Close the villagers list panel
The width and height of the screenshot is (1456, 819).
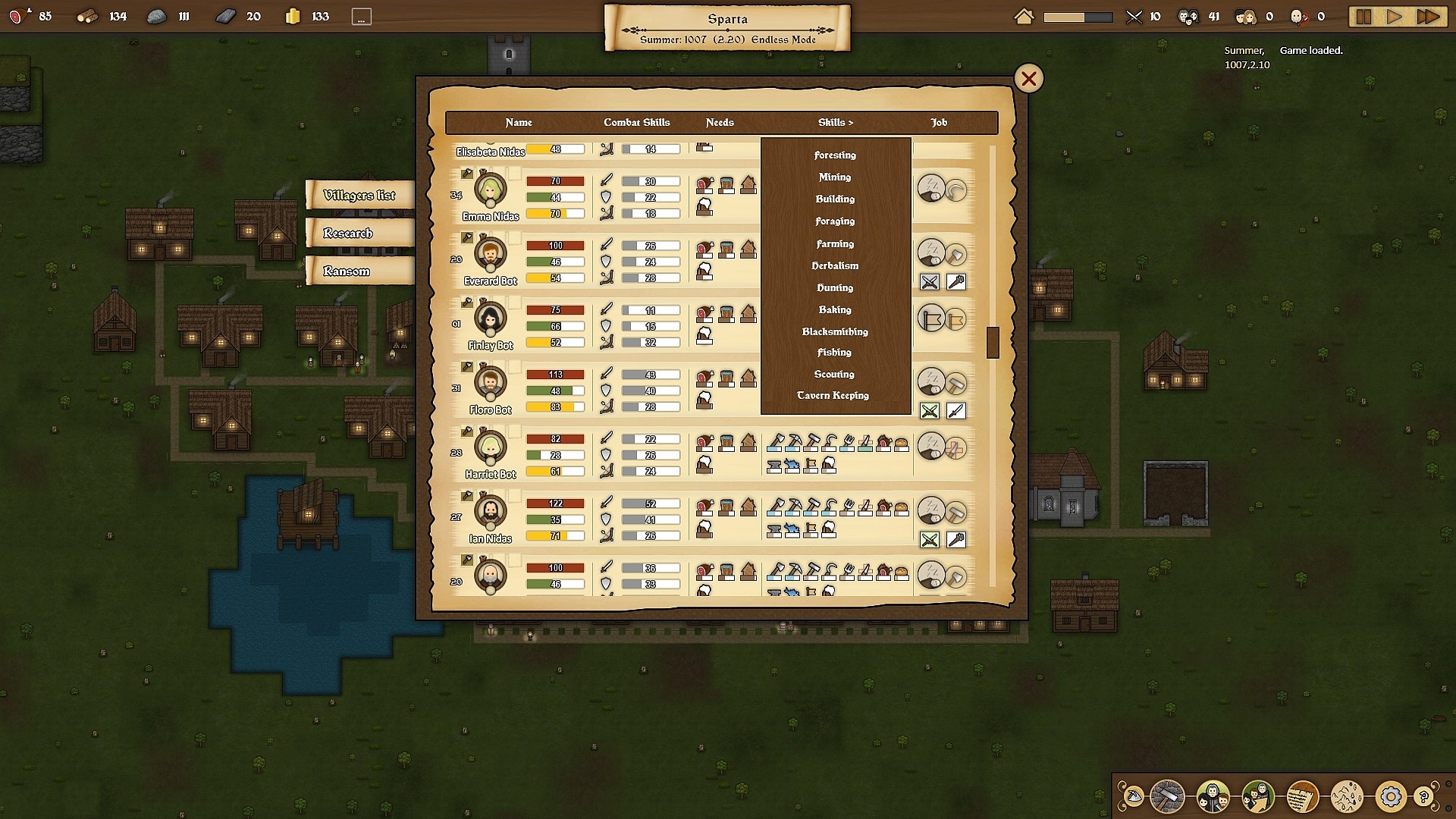(1028, 79)
